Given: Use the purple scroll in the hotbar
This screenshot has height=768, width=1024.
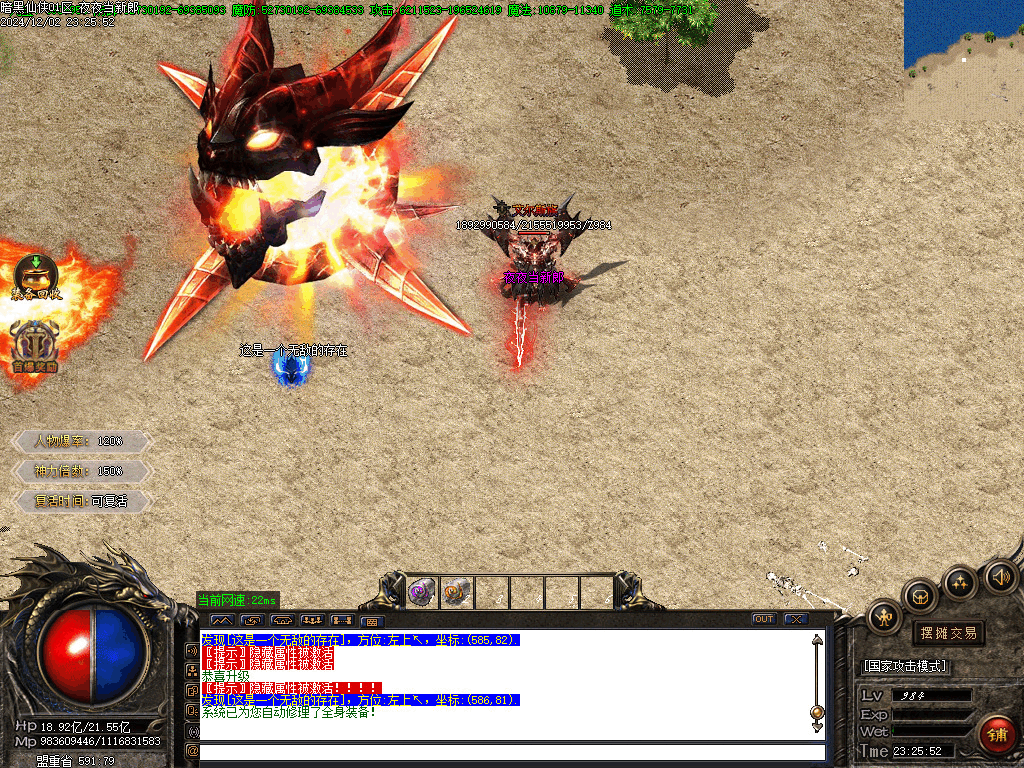Looking at the screenshot, I should pos(422,592).
